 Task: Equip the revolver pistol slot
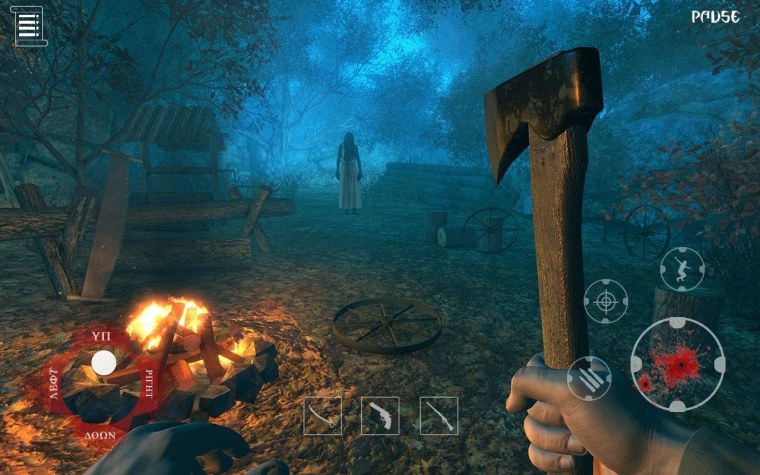point(380,415)
